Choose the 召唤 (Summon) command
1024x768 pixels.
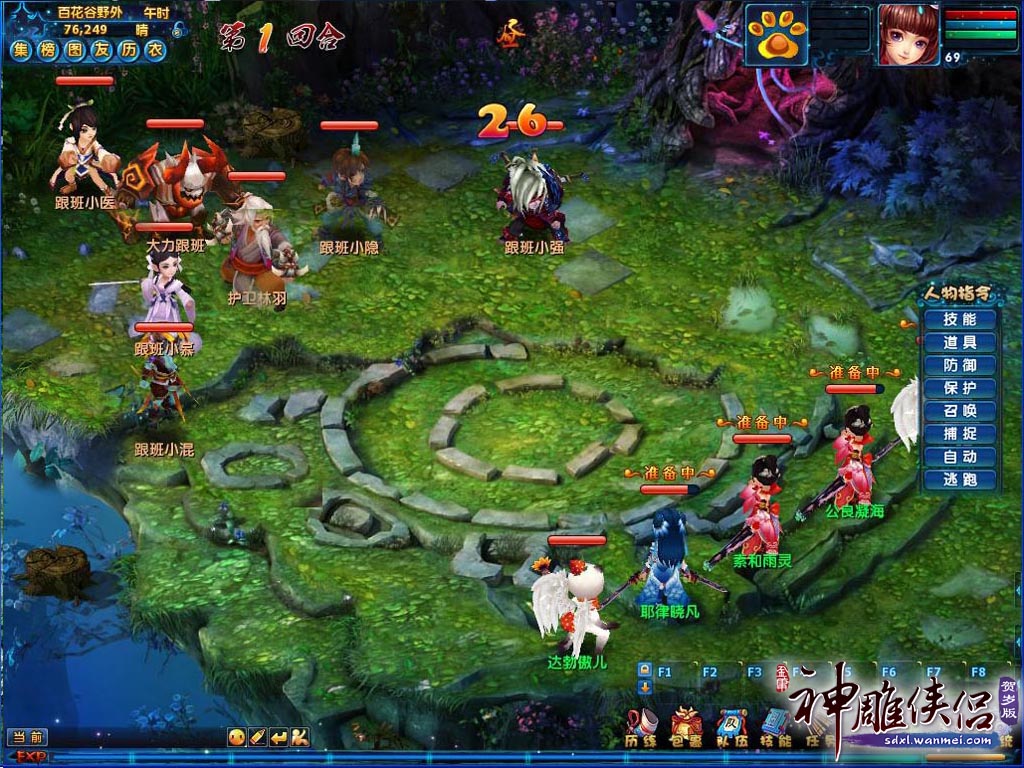pos(957,411)
